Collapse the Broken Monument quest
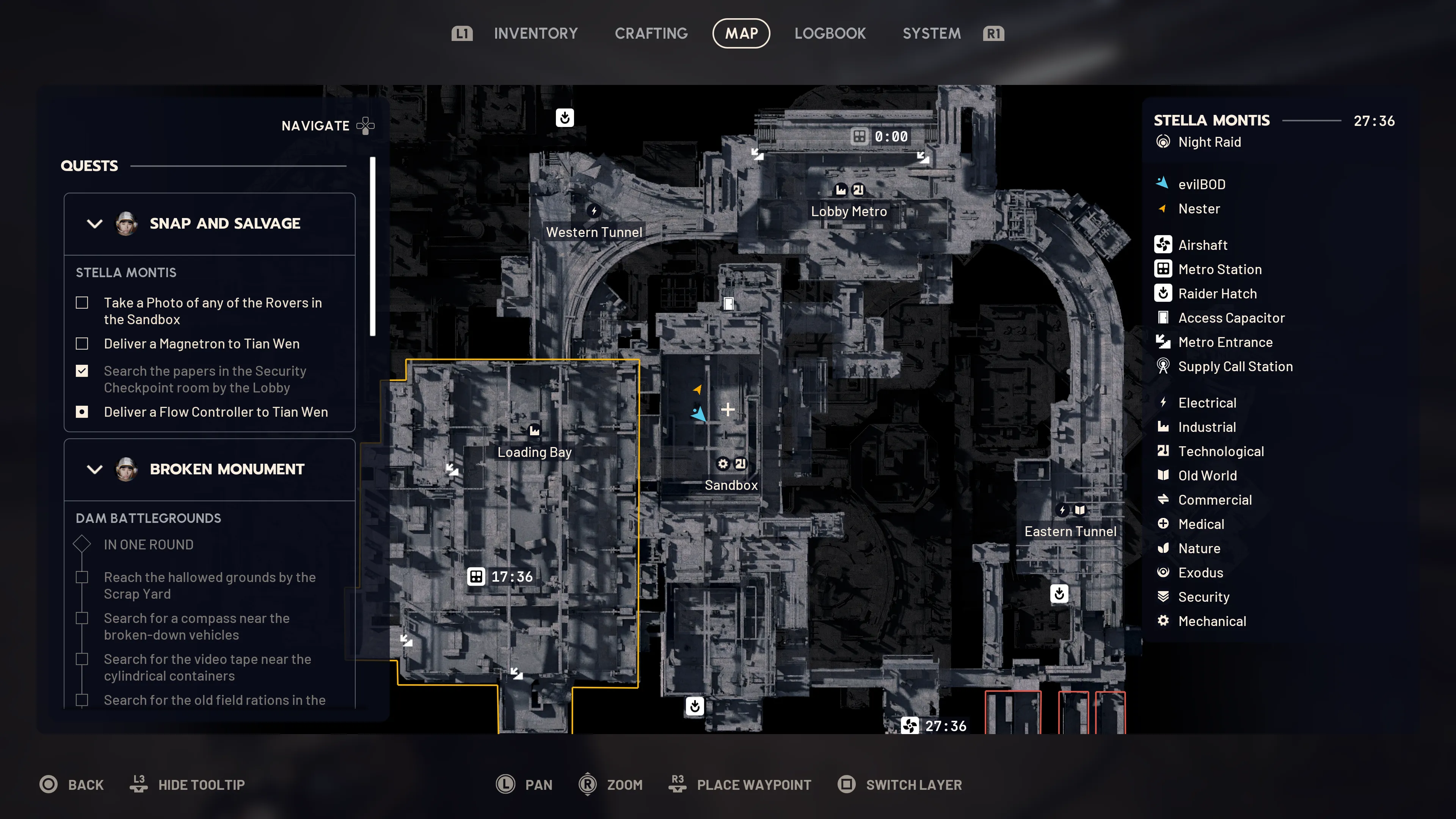Viewport: 1456px width, 819px height. [x=95, y=470]
